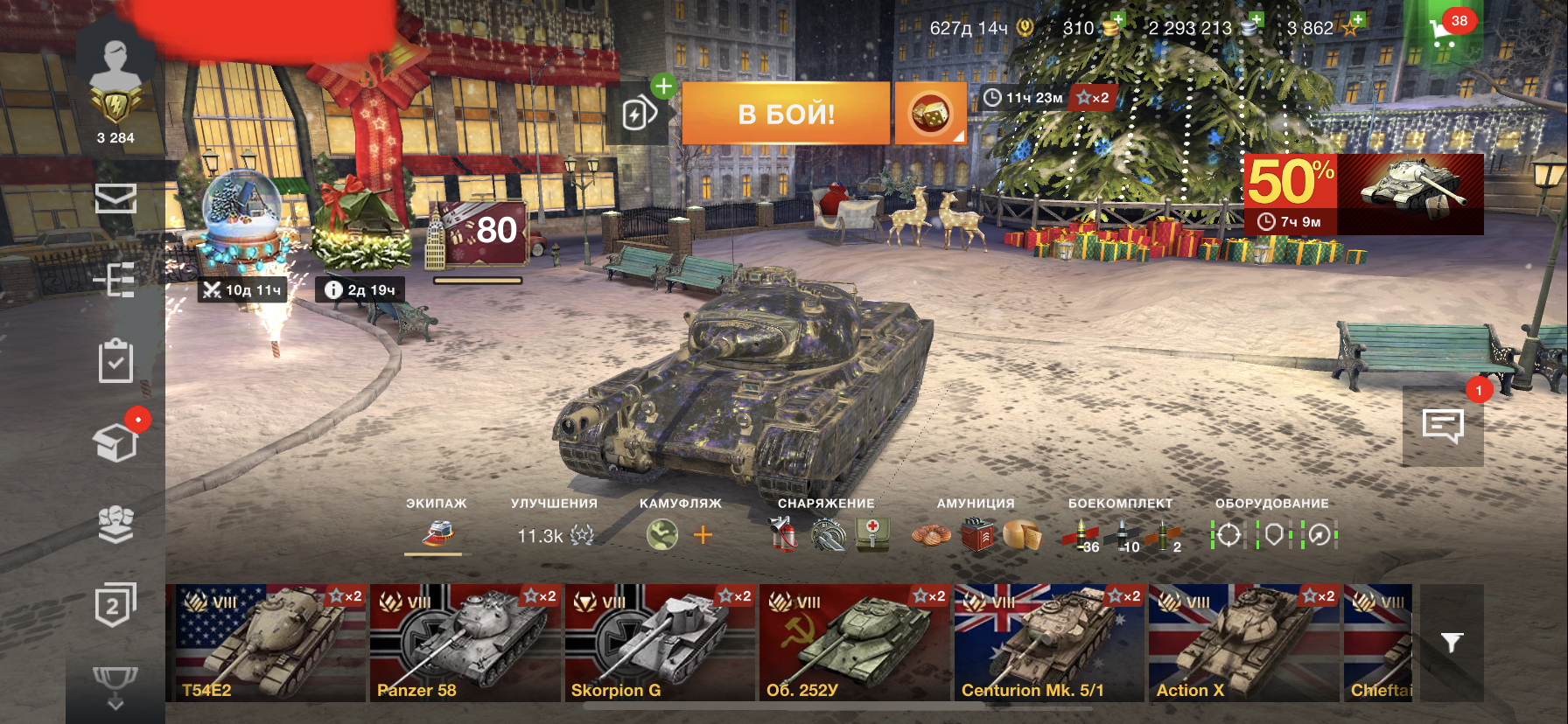Choose the Centurion Mk. 5/1 tank

1048,644
